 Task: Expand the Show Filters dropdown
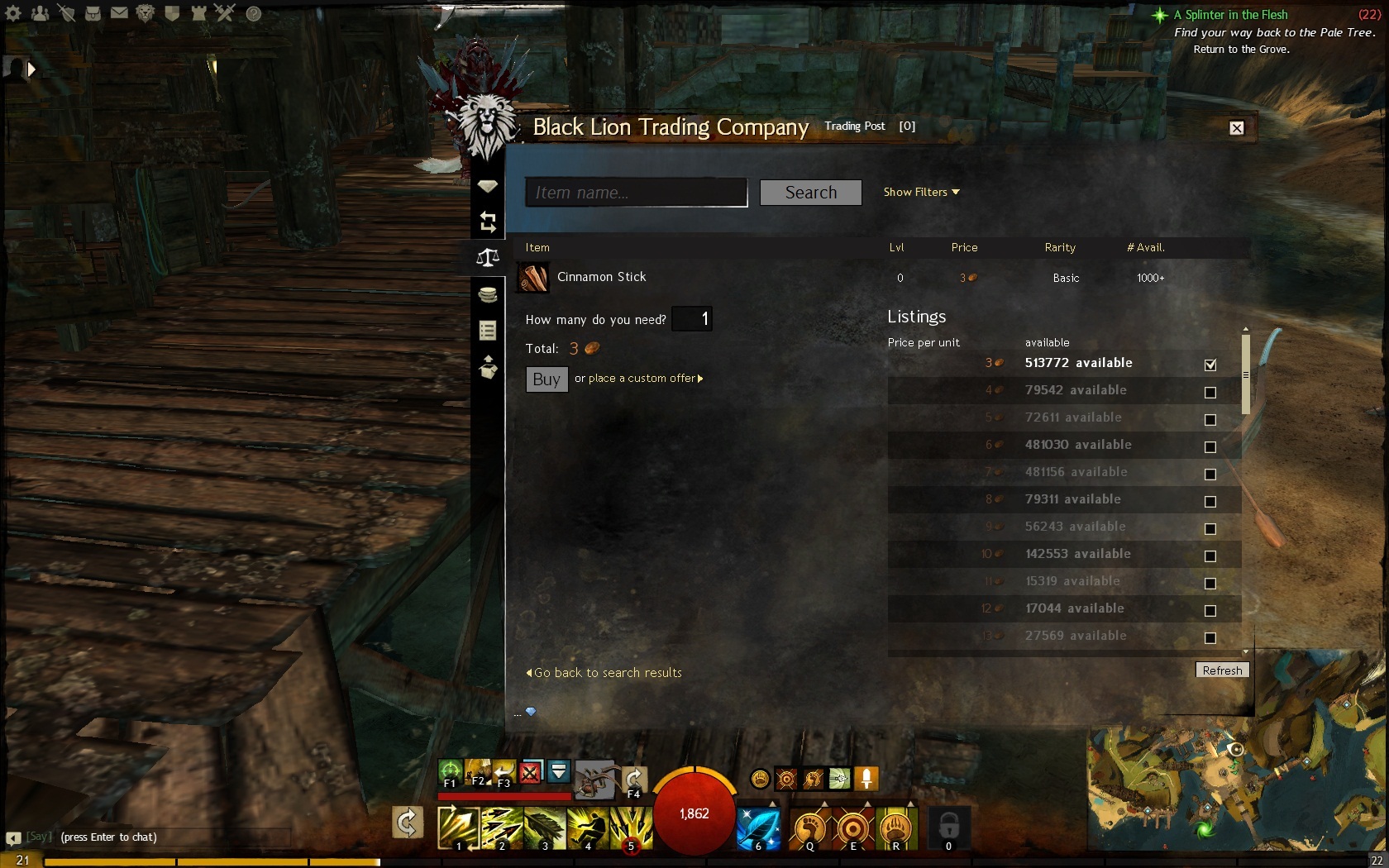pos(921,192)
